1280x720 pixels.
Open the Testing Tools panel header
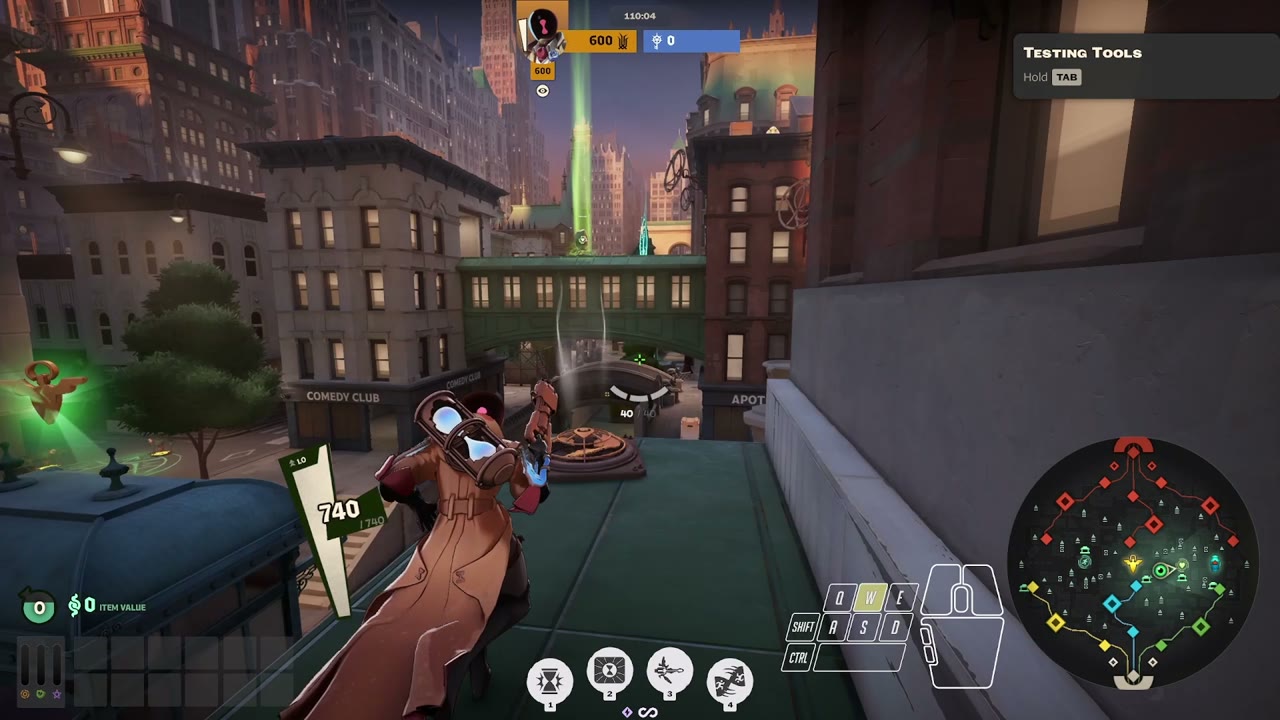[x=1083, y=52]
